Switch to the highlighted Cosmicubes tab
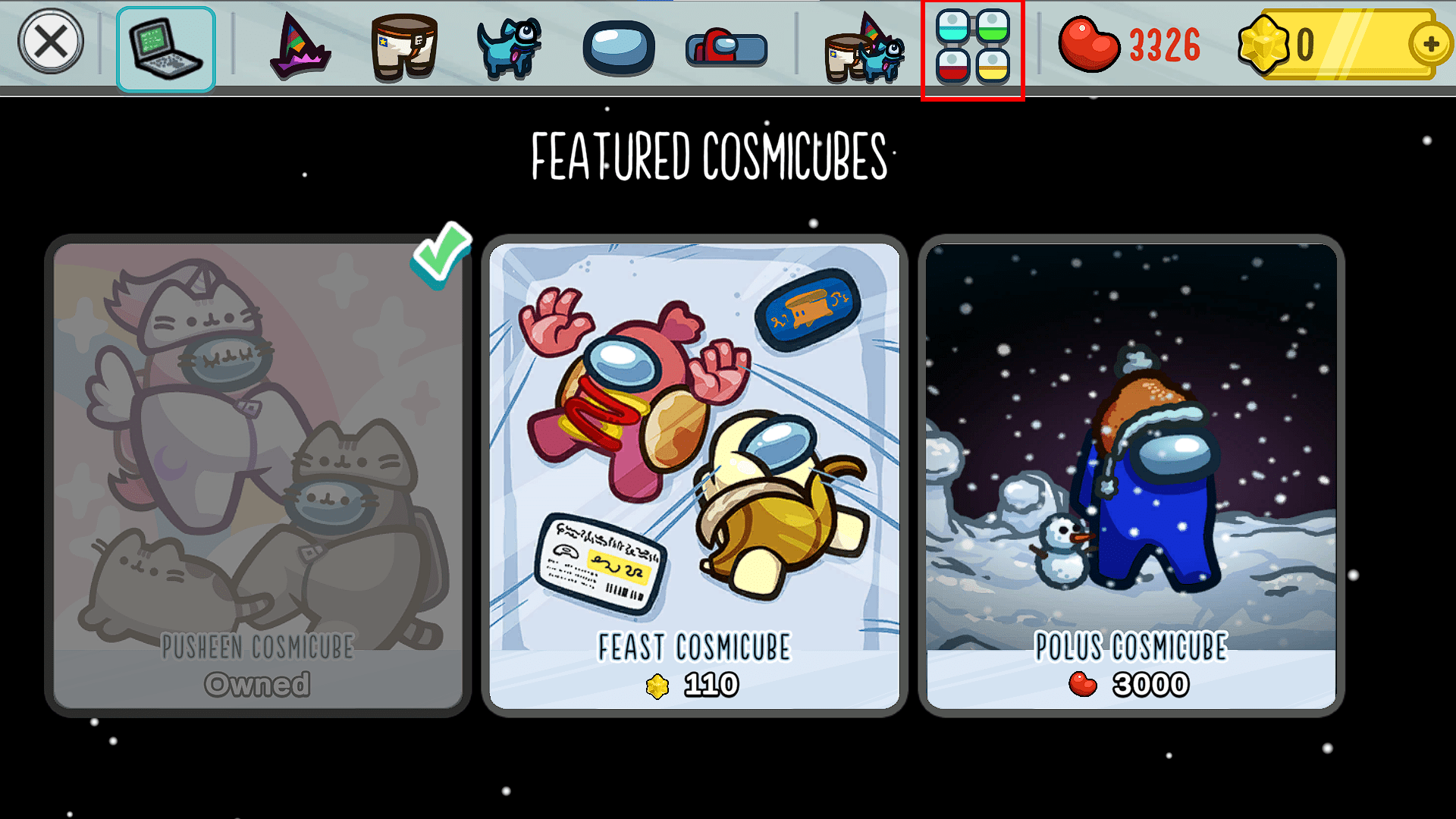 click(x=971, y=45)
